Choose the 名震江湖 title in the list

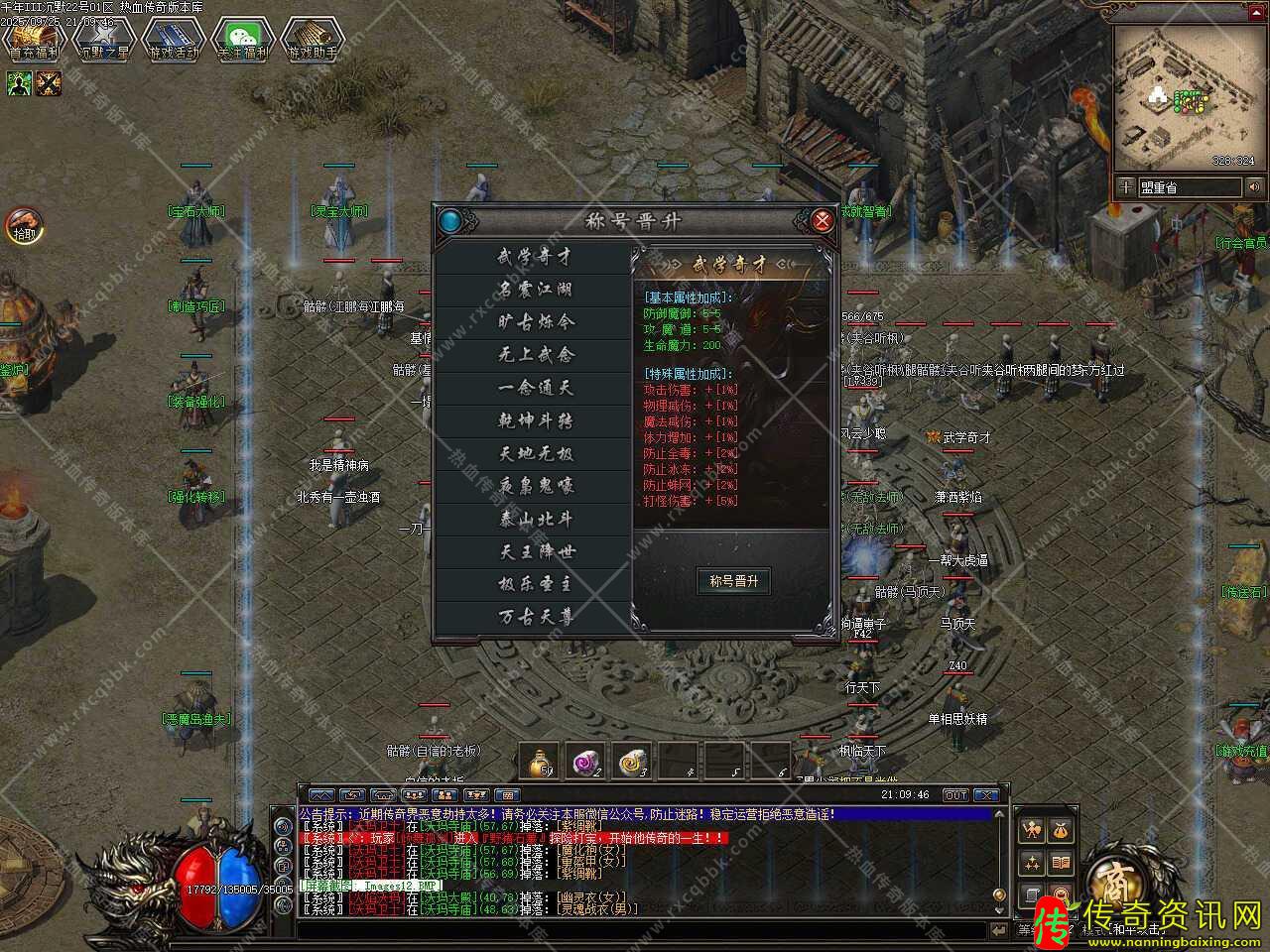pos(535,290)
